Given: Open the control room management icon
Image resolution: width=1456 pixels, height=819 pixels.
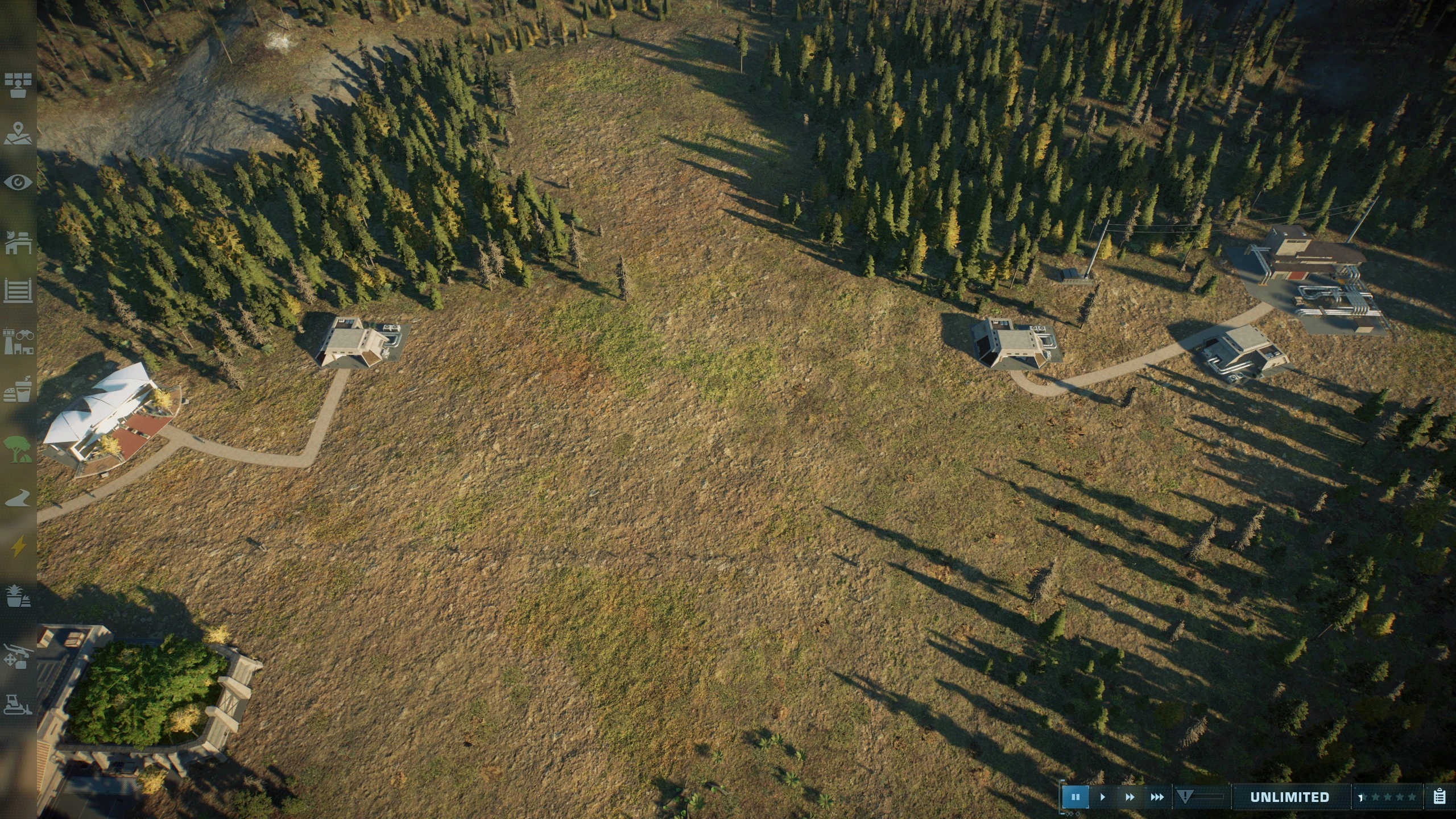Looking at the screenshot, I should [18, 85].
